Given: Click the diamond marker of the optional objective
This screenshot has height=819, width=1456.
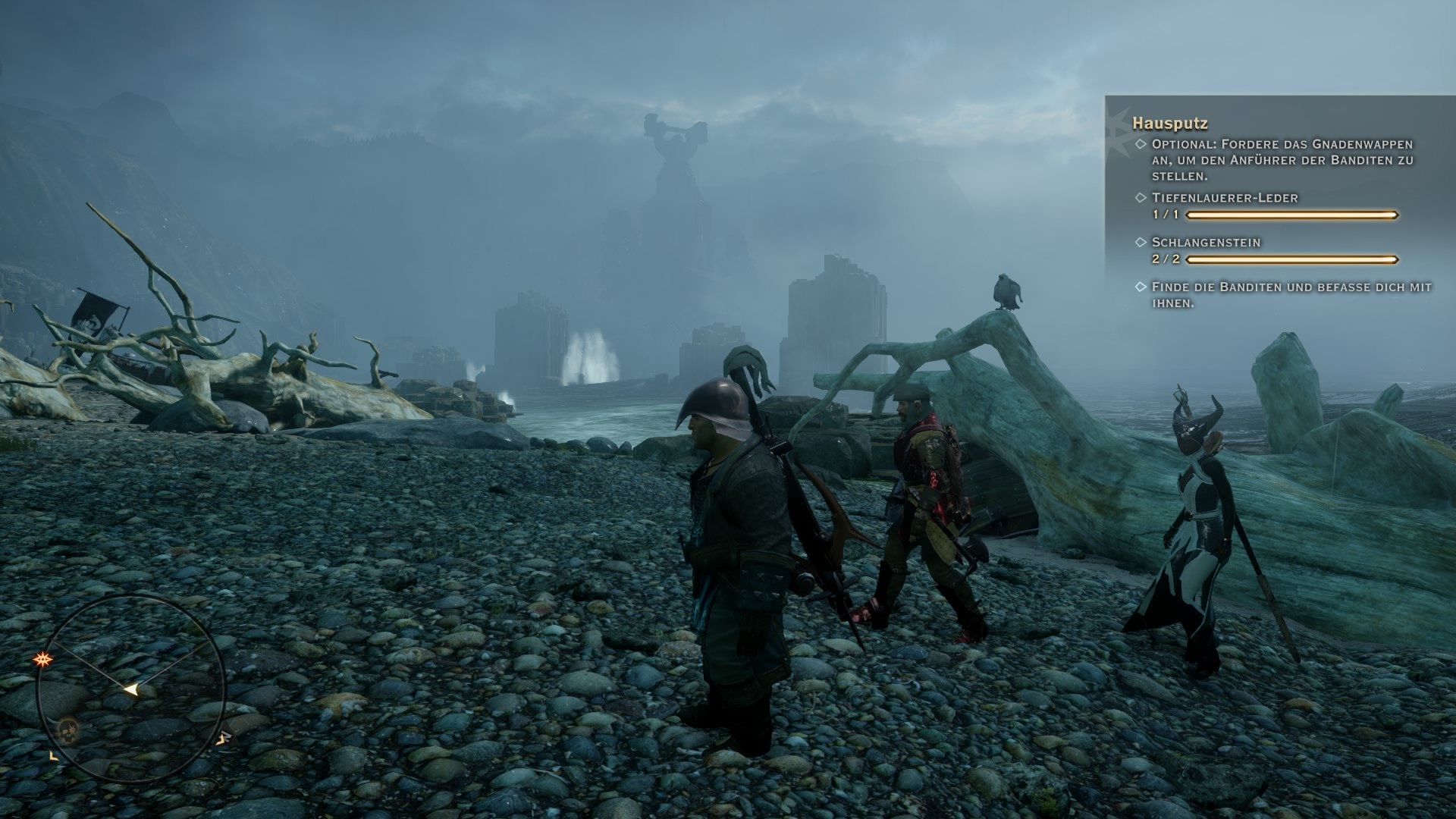Looking at the screenshot, I should click(1140, 145).
